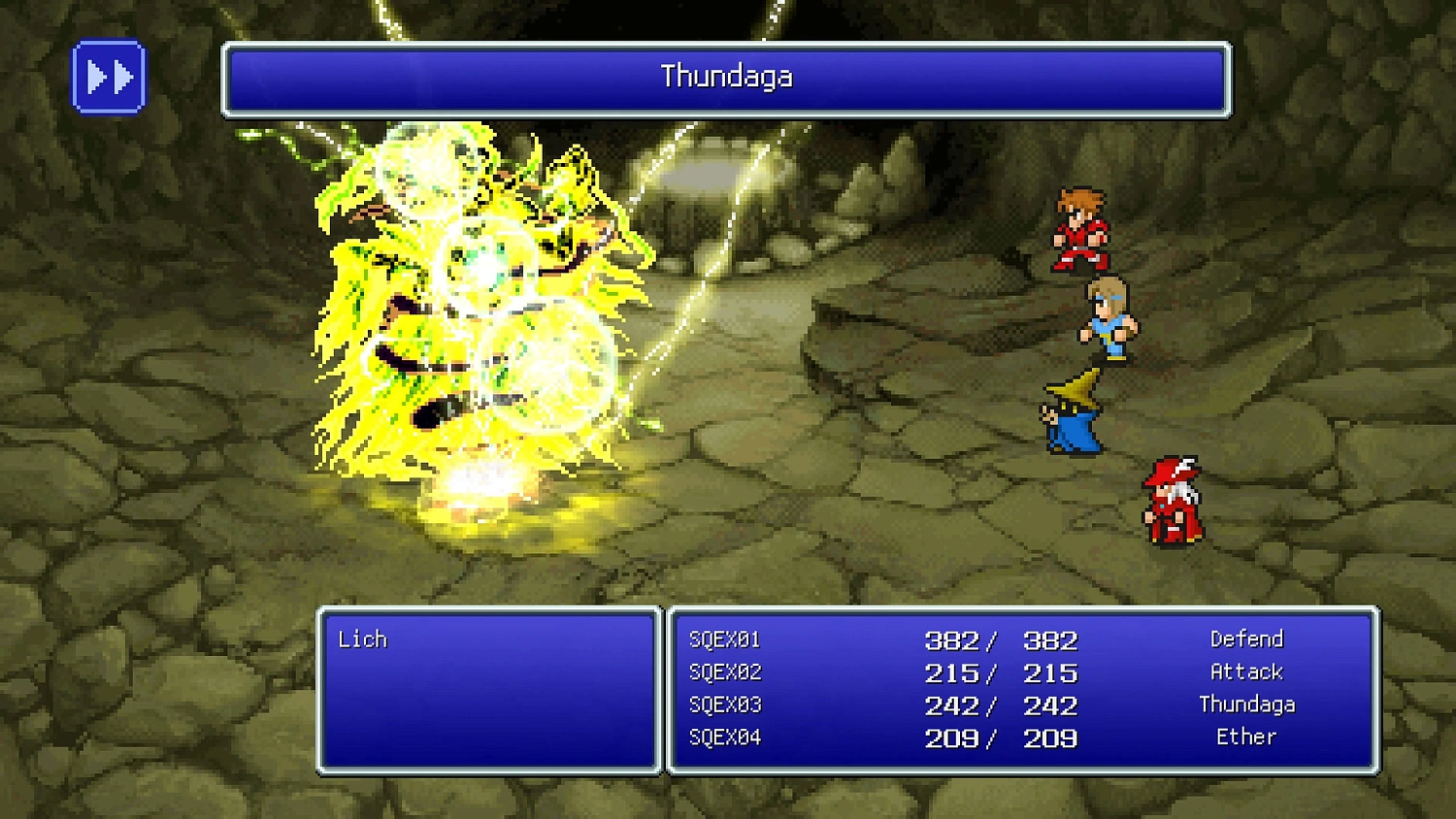Open the party status window

(x=1022, y=689)
